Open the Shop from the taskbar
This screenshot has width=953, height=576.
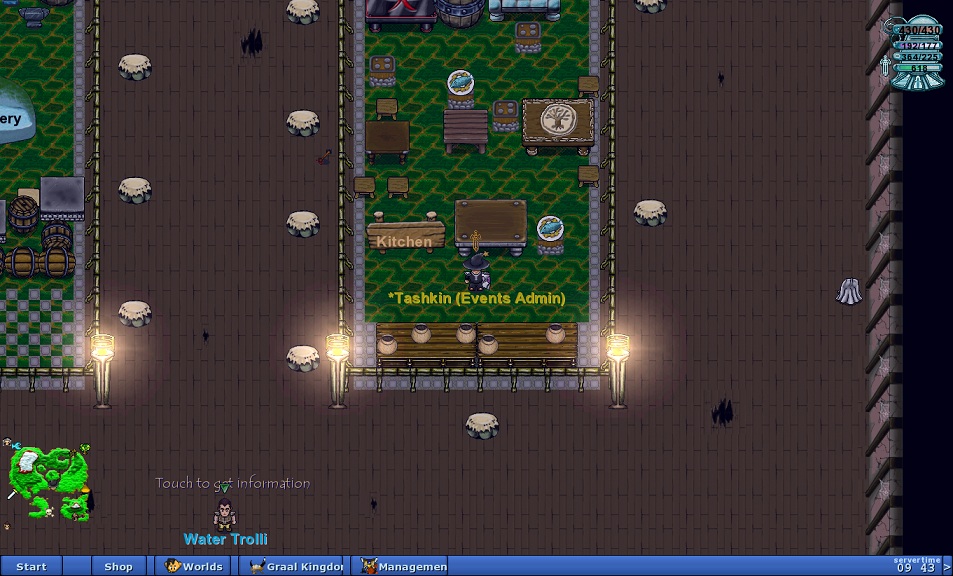[118, 566]
